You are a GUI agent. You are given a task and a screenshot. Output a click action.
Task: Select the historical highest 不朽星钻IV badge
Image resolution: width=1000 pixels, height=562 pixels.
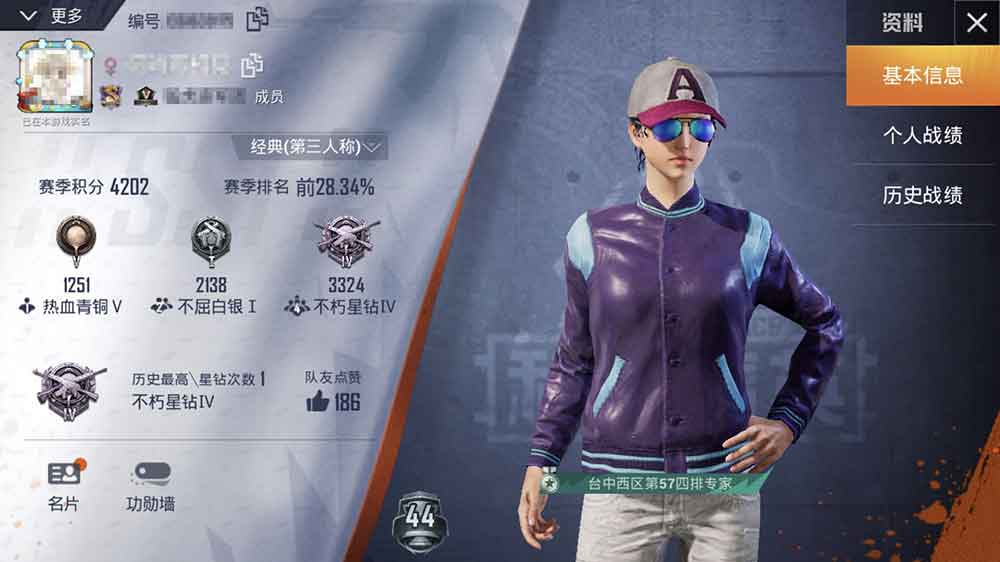(69, 386)
